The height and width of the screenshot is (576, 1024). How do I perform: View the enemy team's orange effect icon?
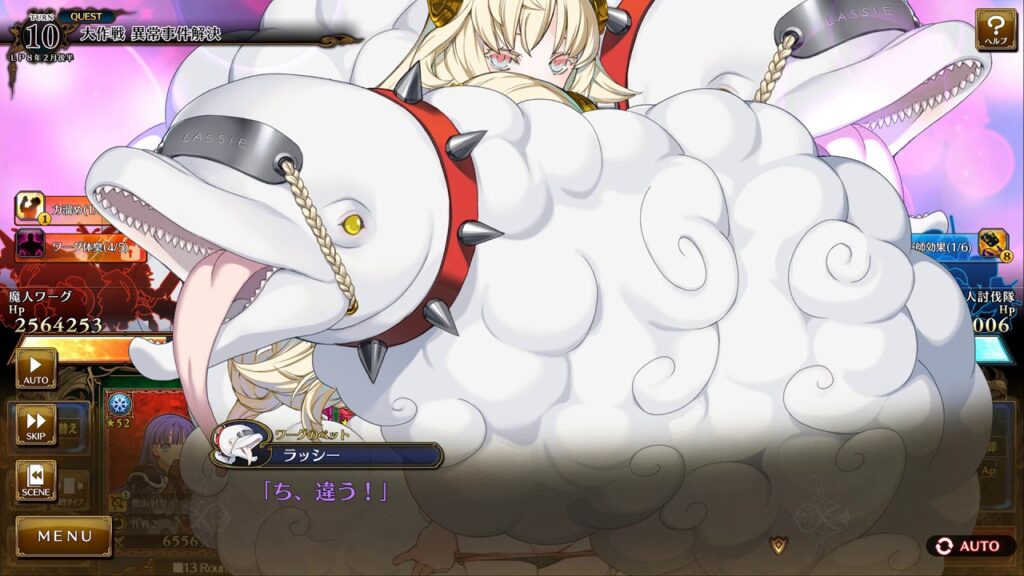tap(992, 244)
